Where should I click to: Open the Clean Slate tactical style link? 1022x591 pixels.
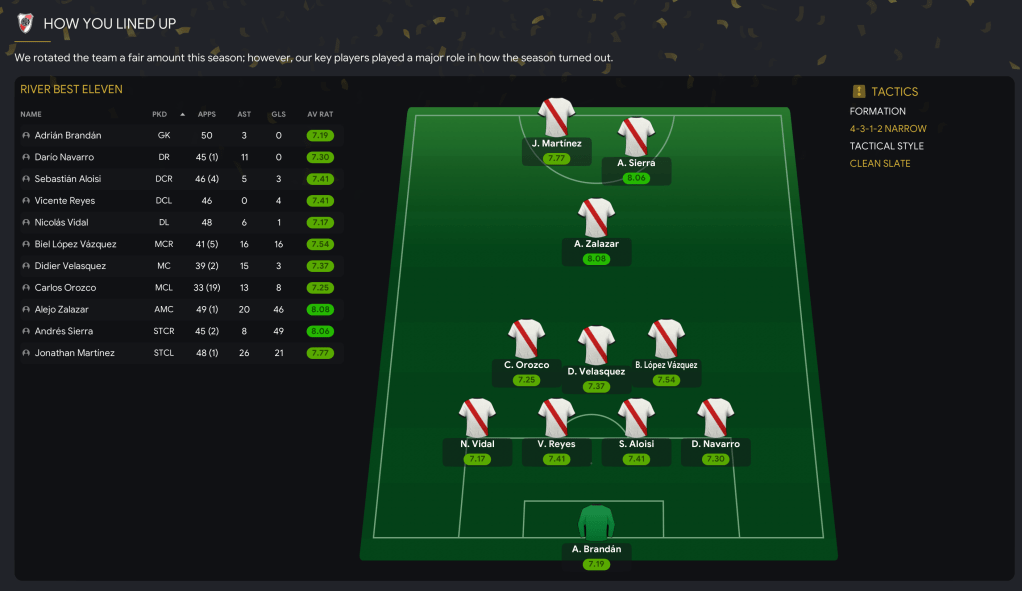coord(880,164)
